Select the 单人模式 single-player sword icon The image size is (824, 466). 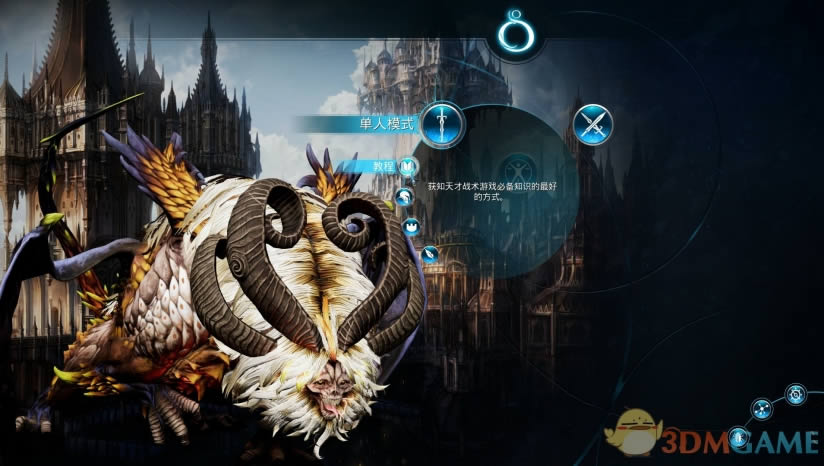[x=441, y=123]
